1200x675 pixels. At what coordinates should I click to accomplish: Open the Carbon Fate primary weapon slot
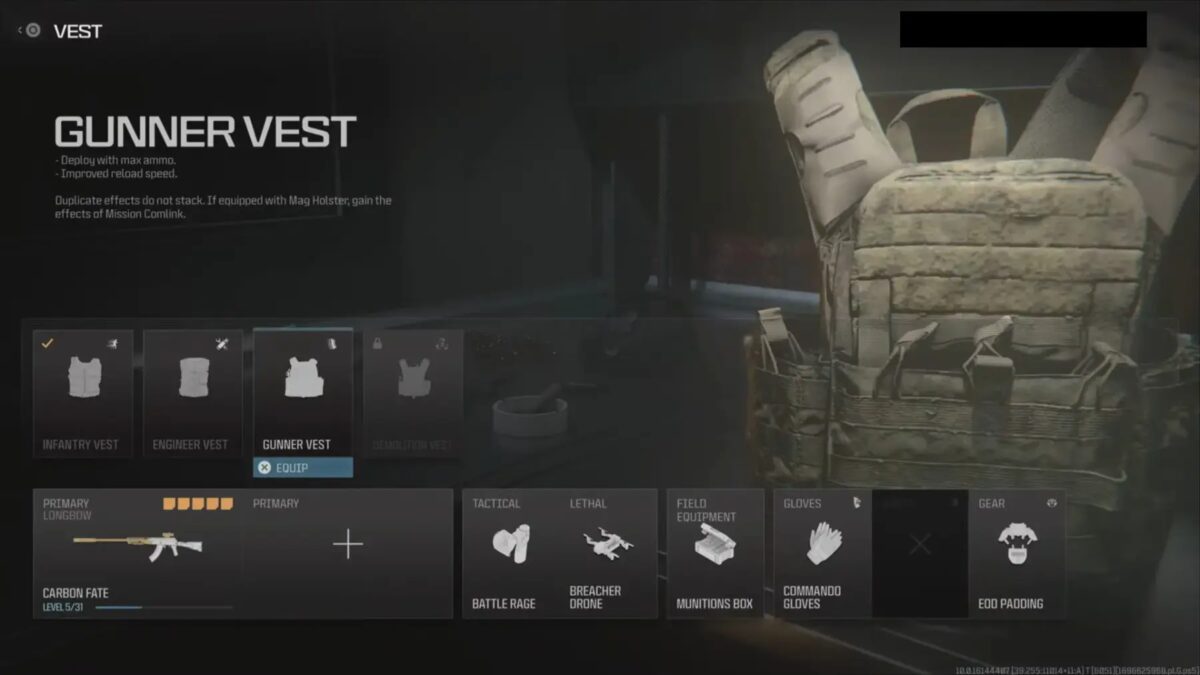138,553
